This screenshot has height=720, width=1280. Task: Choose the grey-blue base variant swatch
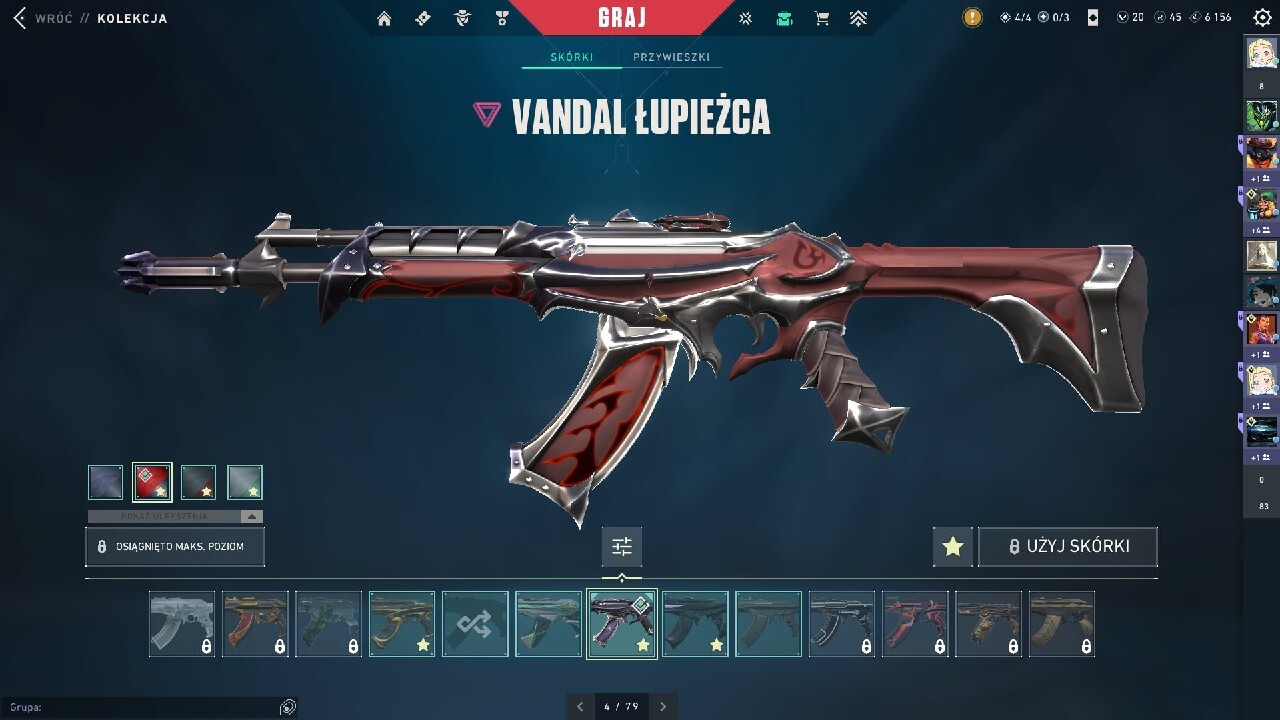[106, 482]
